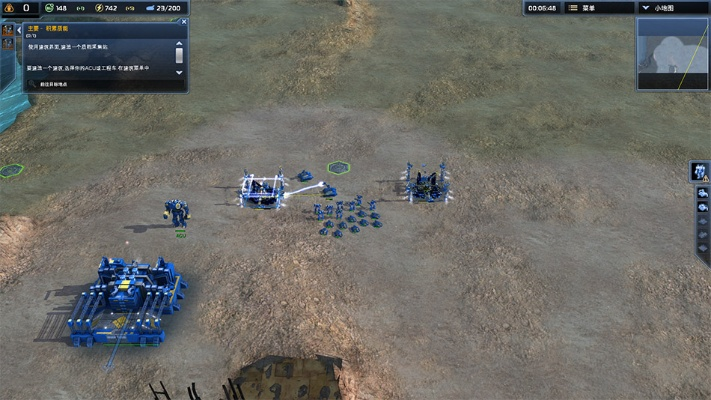
Task: Click on the minimap view
Action: [x=672, y=54]
